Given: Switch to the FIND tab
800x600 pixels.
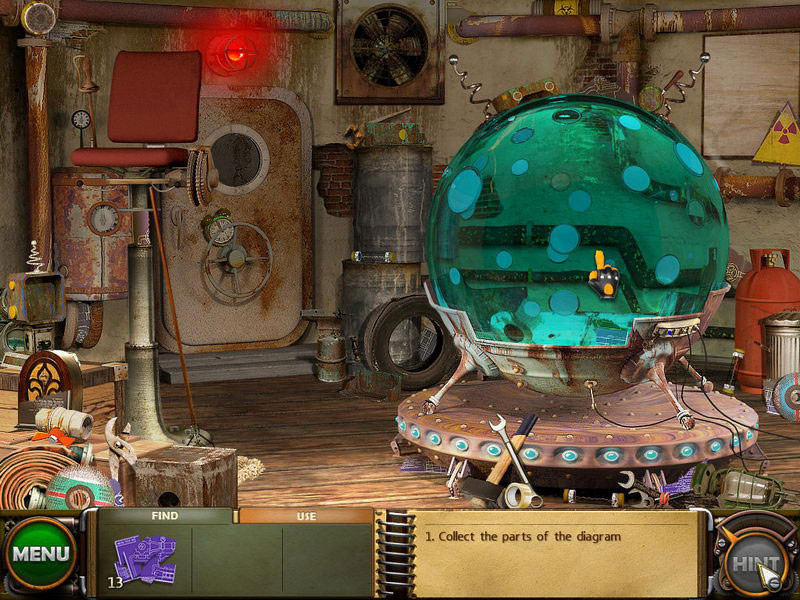Looking at the screenshot, I should pyautogui.click(x=164, y=516).
